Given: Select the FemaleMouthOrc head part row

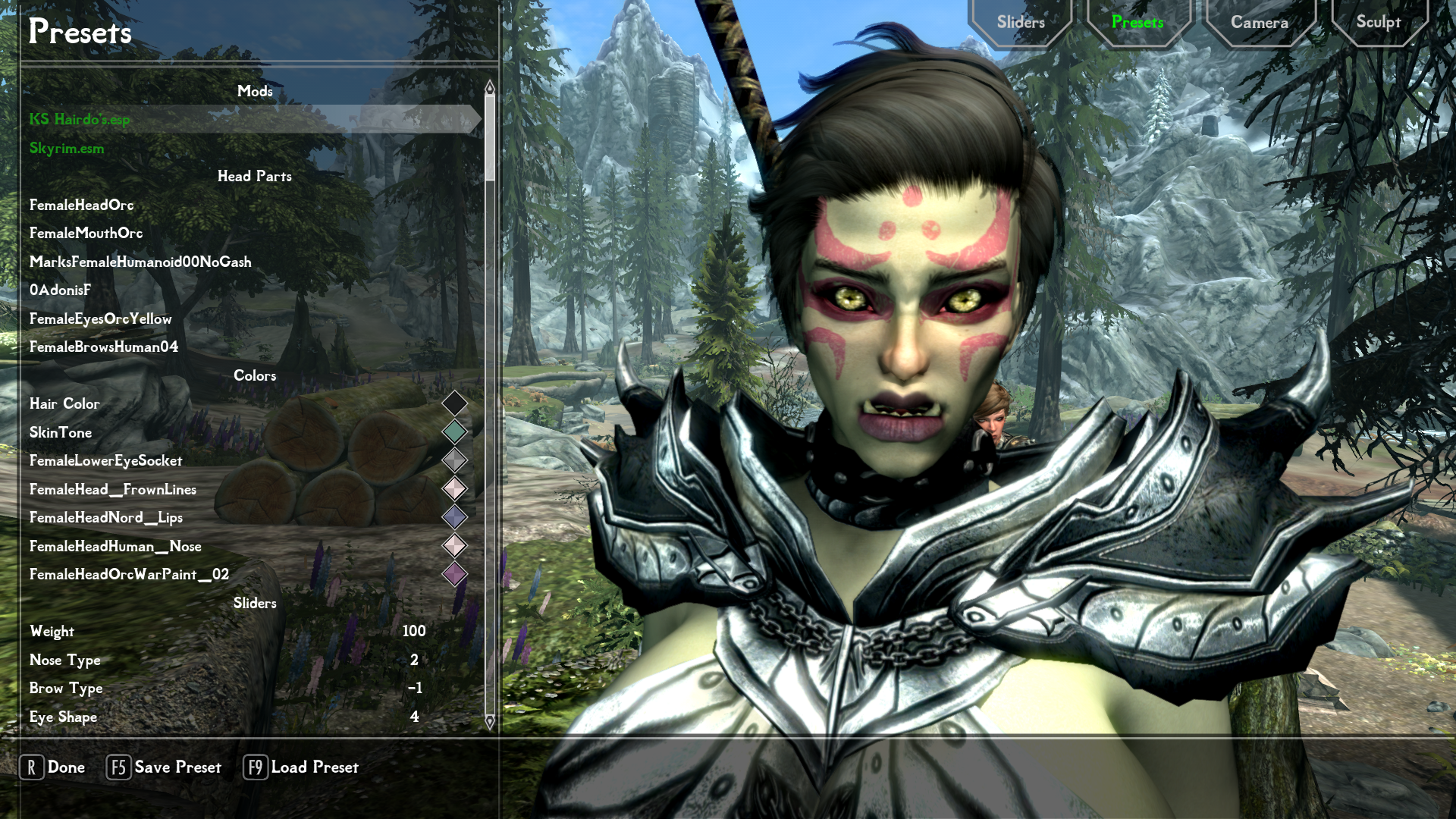Looking at the screenshot, I should (x=86, y=234).
